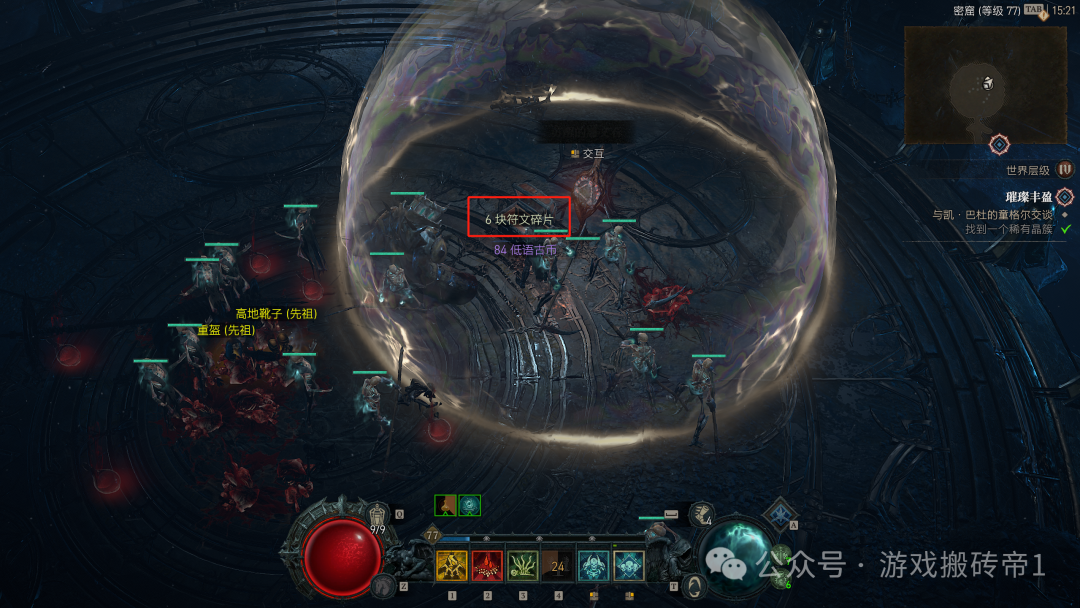This screenshot has height=608, width=1080.
Task: Trigger the teal skull skill in the last slot
Action: coord(629,566)
